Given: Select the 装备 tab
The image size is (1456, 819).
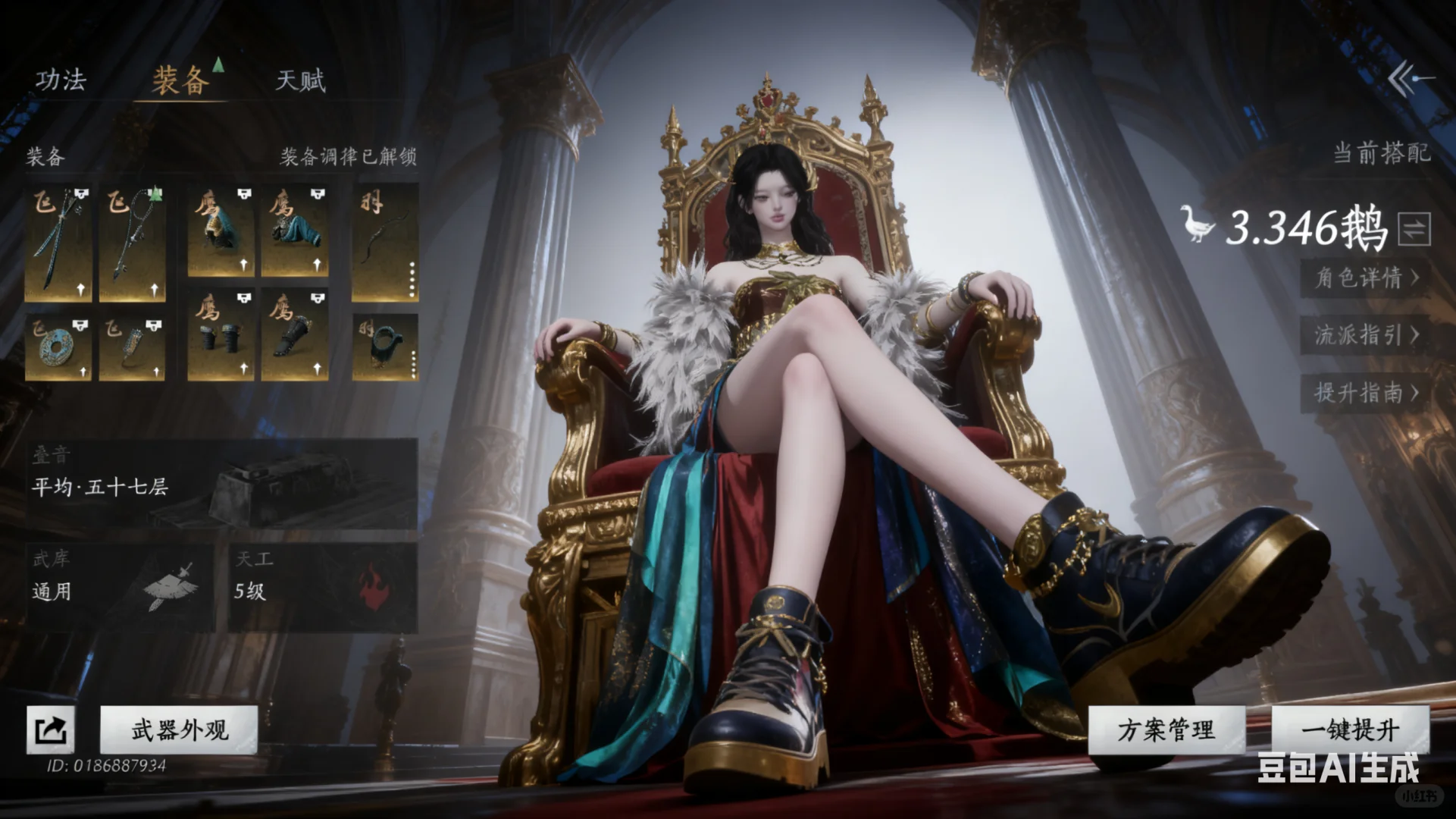Looking at the screenshot, I should 180,80.
